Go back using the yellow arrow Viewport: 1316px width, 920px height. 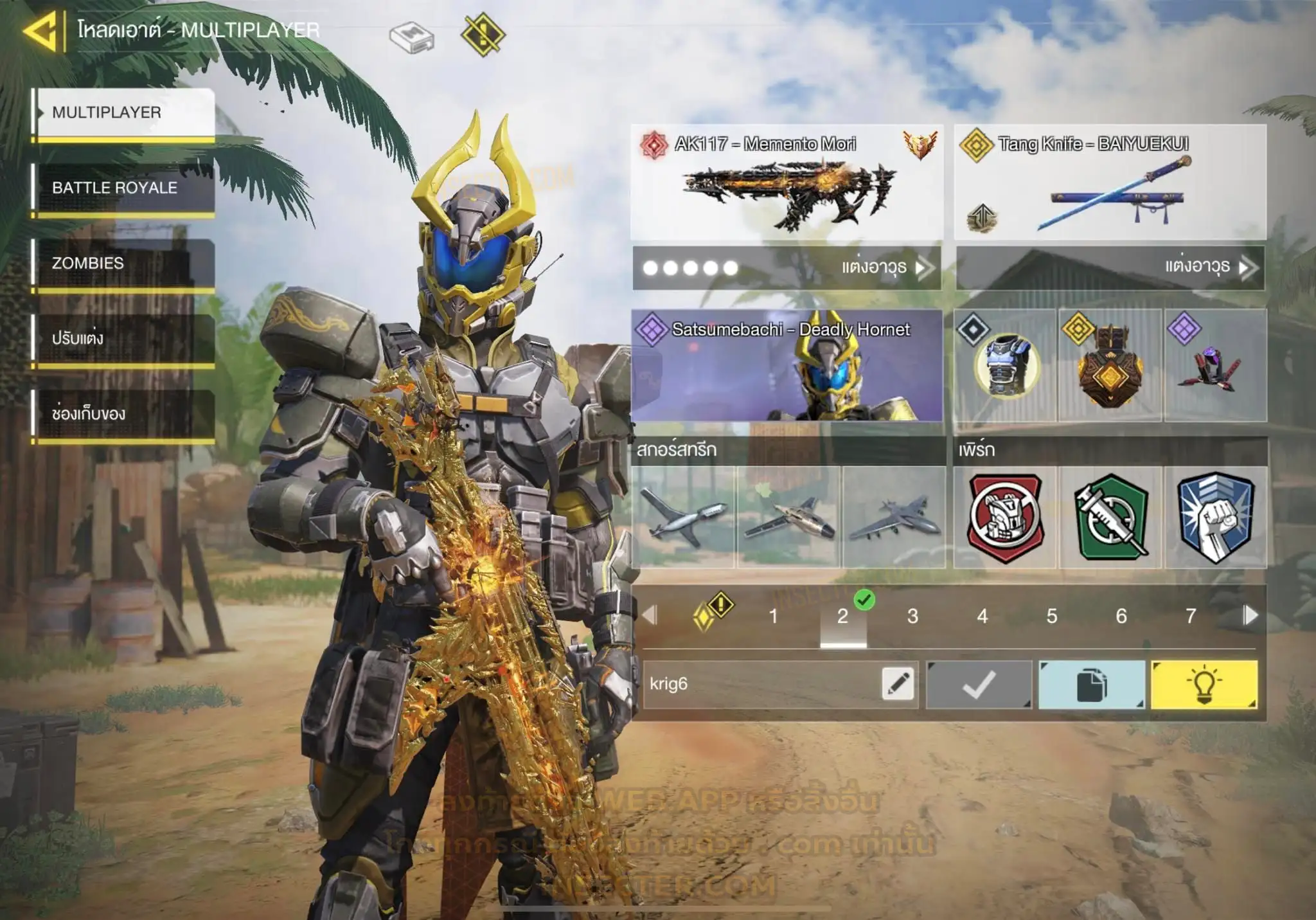[41, 31]
